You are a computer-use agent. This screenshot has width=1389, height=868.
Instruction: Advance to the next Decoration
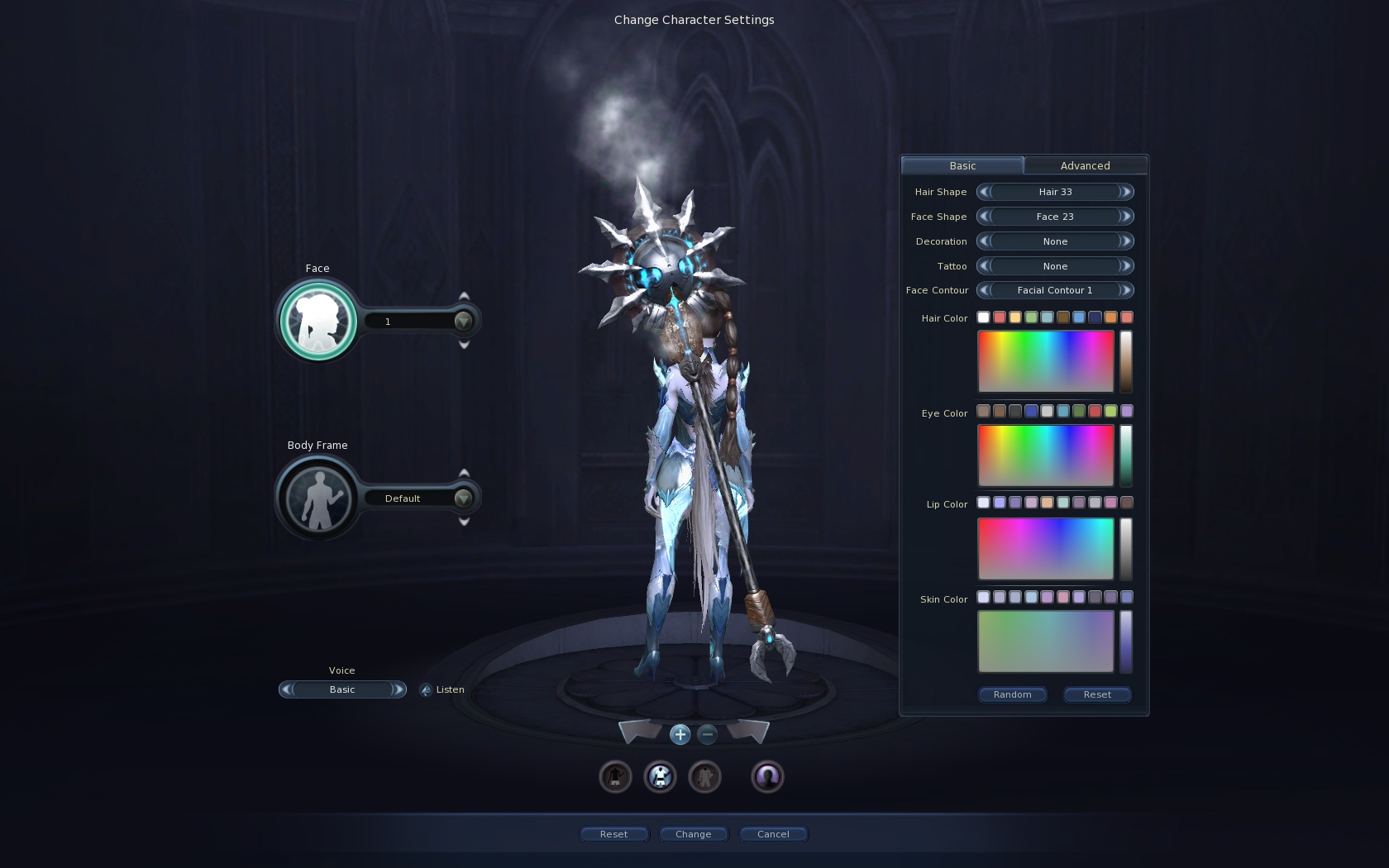click(x=1125, y=241)
